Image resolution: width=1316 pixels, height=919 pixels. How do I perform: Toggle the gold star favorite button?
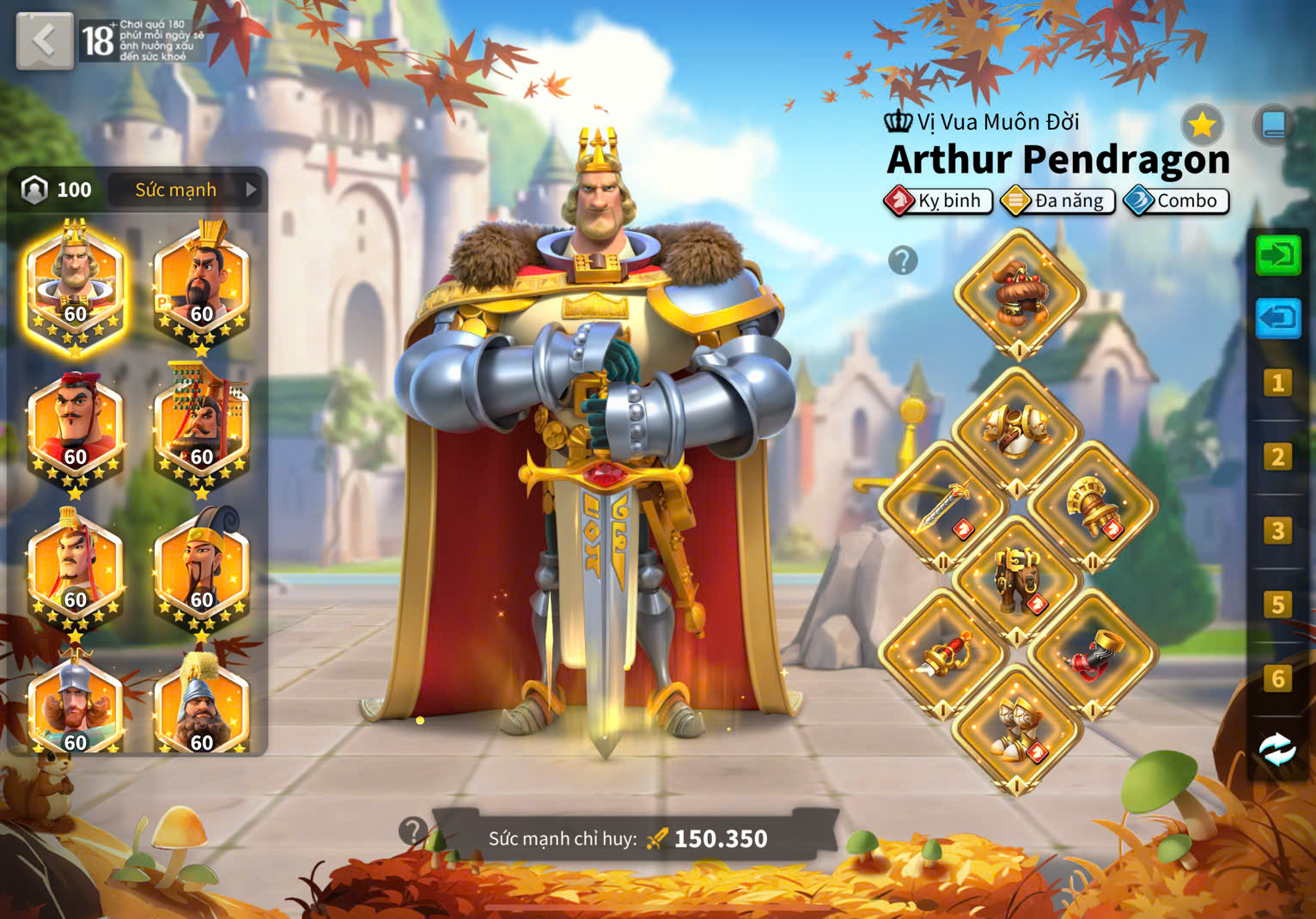click(1201, 126)
